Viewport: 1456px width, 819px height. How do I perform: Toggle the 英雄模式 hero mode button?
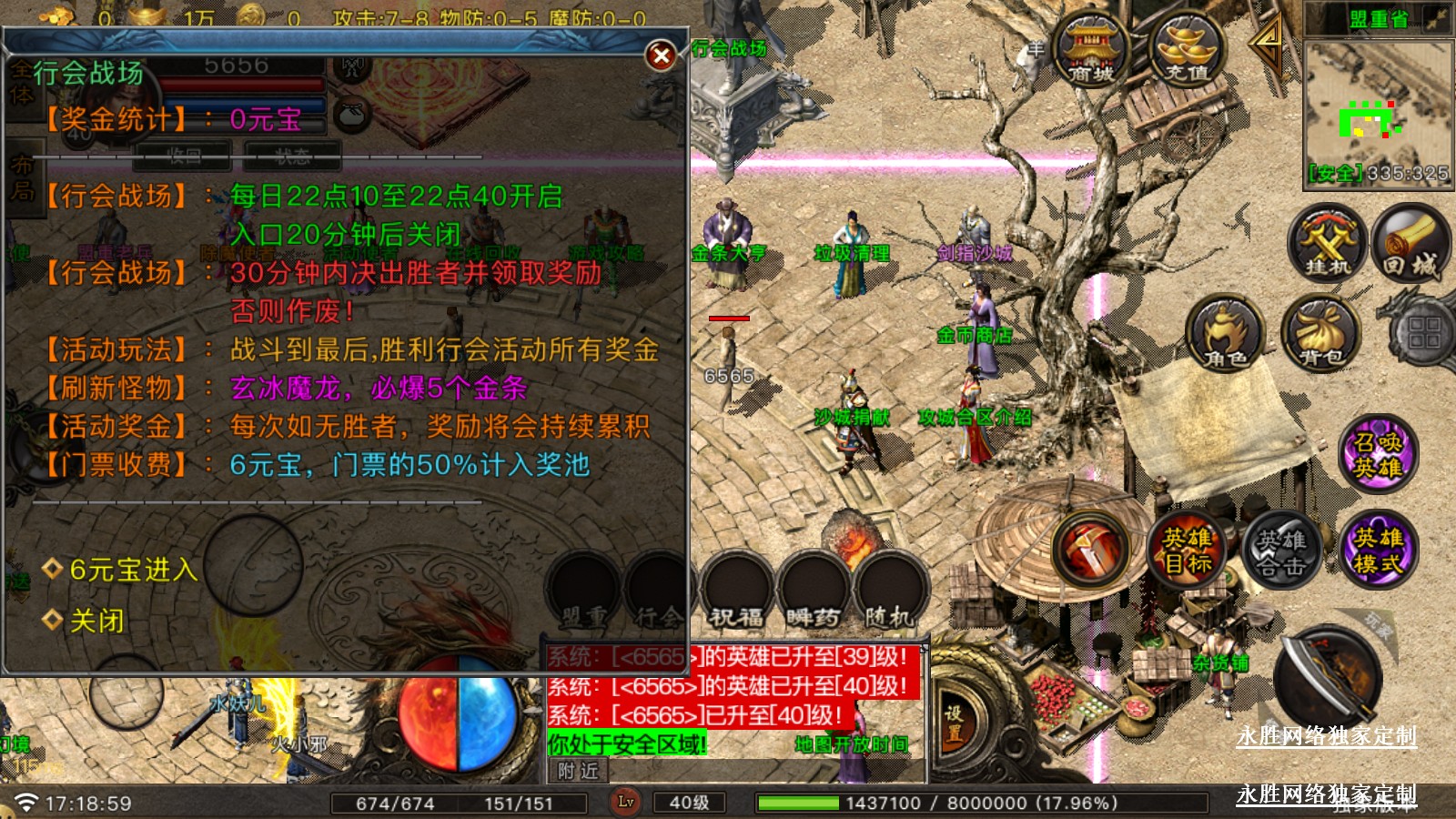point(1377,550)
